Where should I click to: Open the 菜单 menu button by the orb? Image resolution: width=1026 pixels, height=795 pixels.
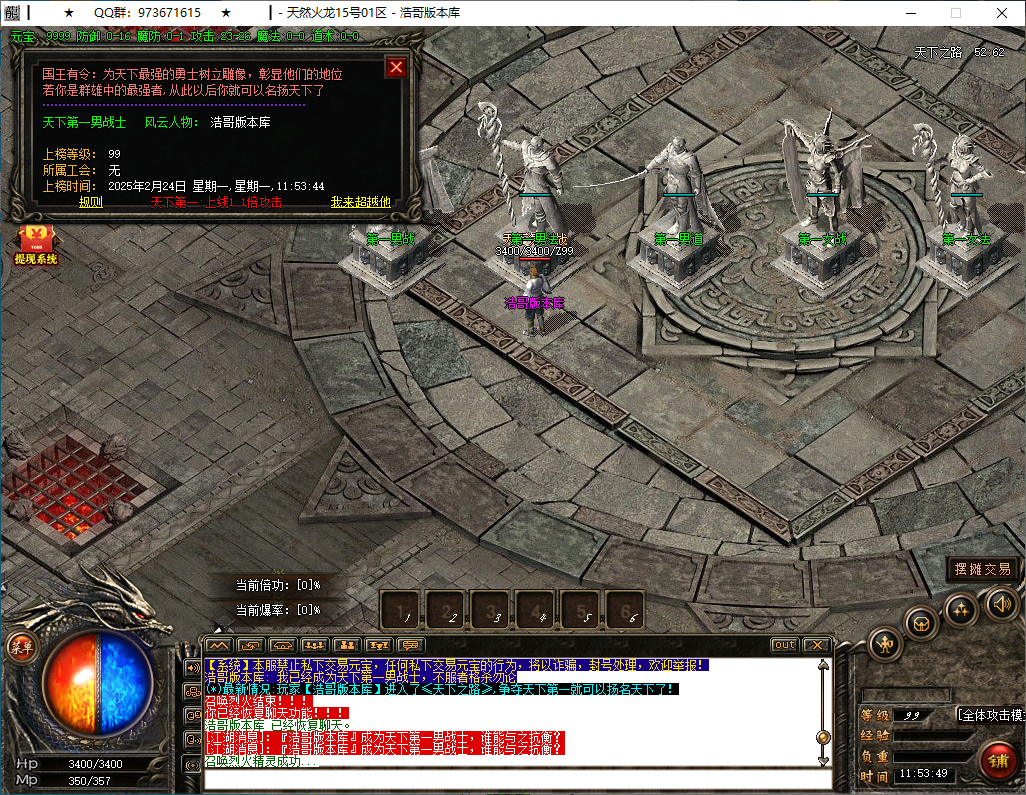(x=21, y=647)
